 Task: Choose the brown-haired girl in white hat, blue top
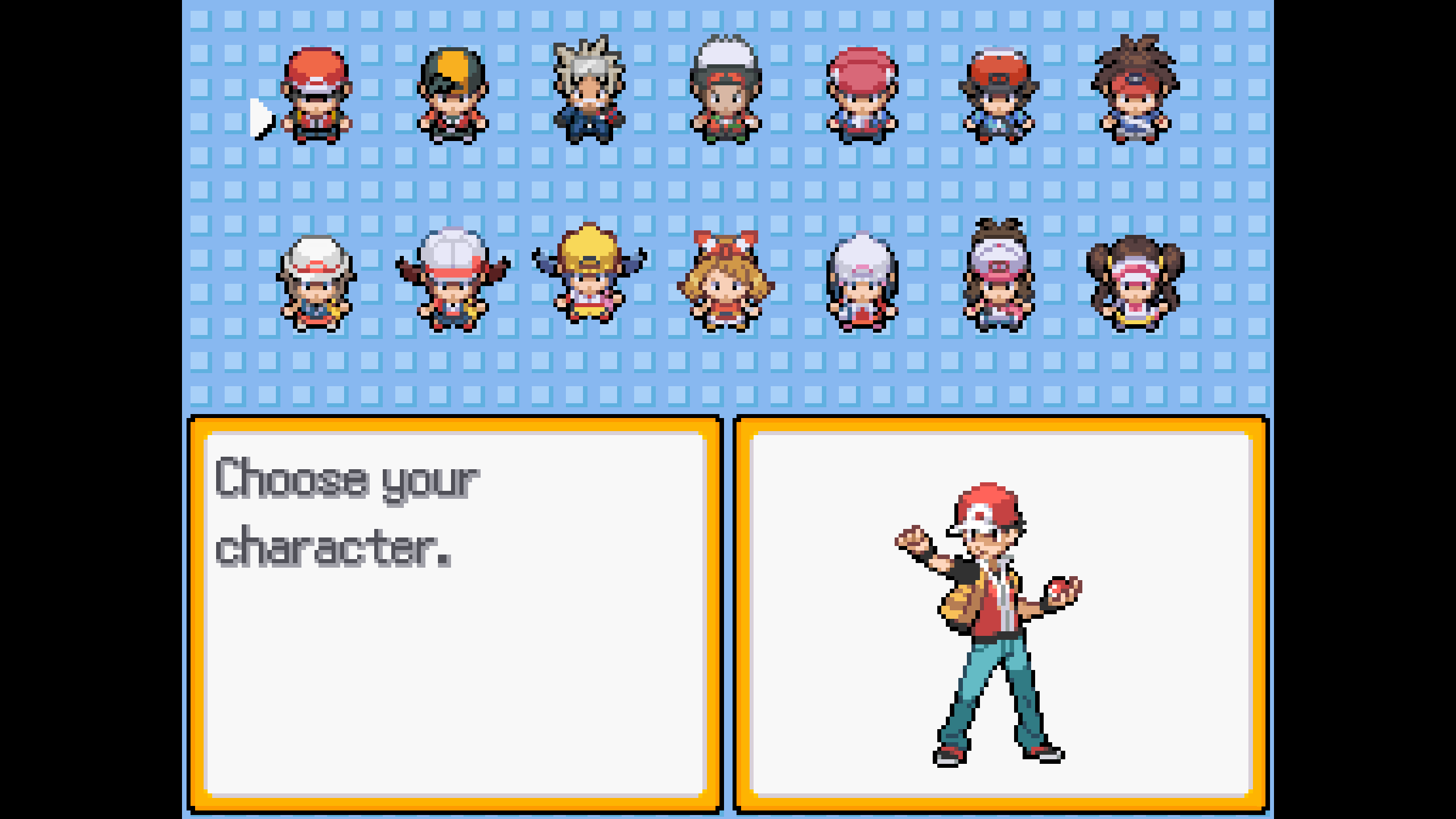pos(316,283)
